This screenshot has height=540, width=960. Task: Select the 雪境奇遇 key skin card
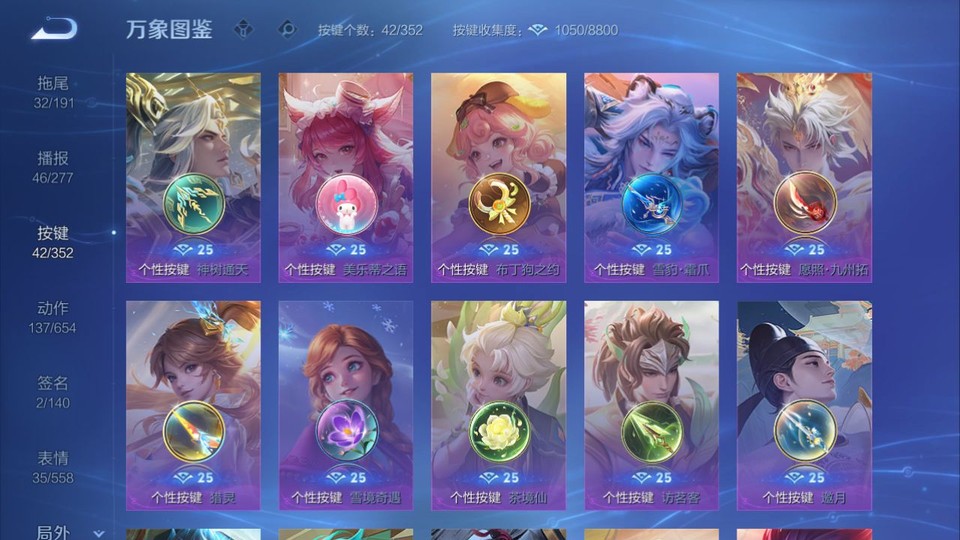click(346, 405)
